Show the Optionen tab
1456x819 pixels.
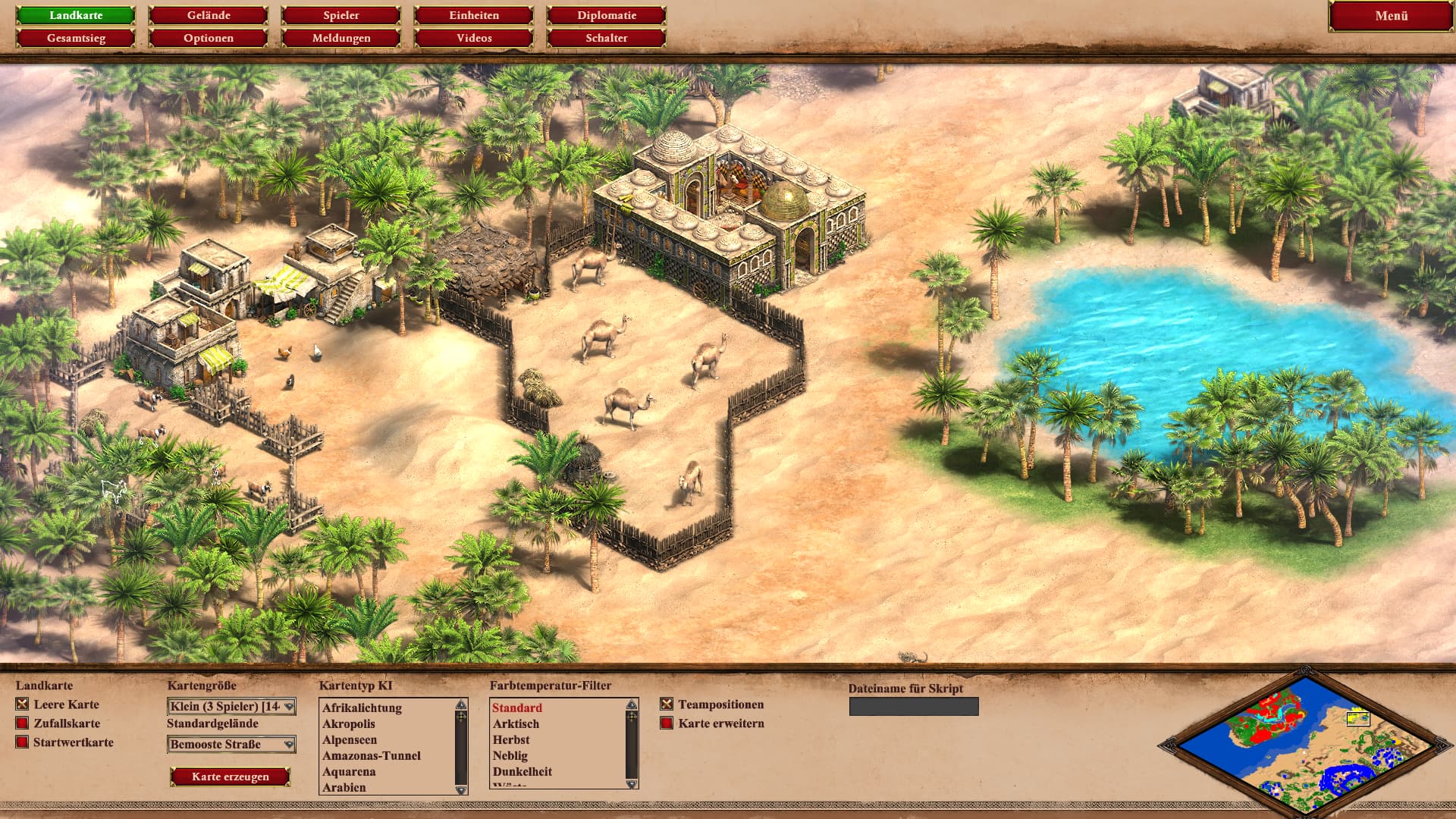coord(209,38)
